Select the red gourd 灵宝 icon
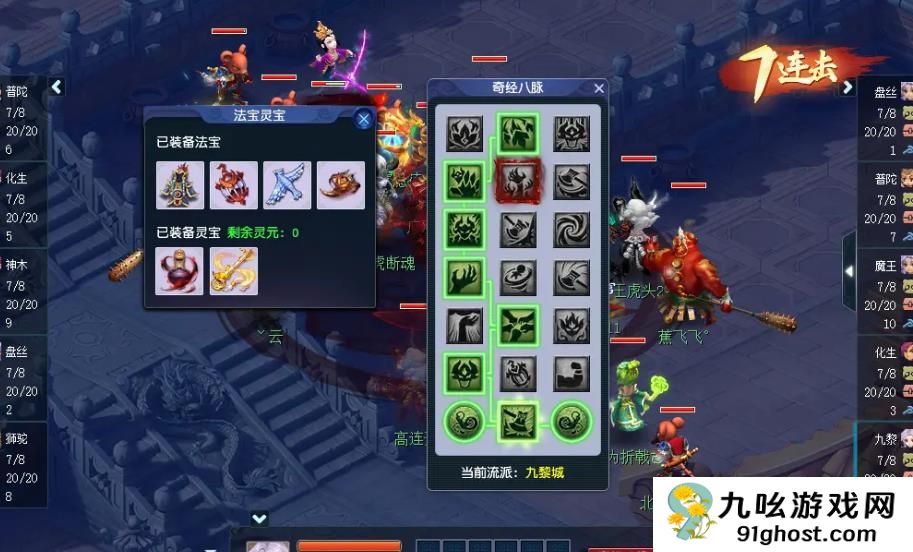Screen dimensions: 913x552 click(180, 271)
